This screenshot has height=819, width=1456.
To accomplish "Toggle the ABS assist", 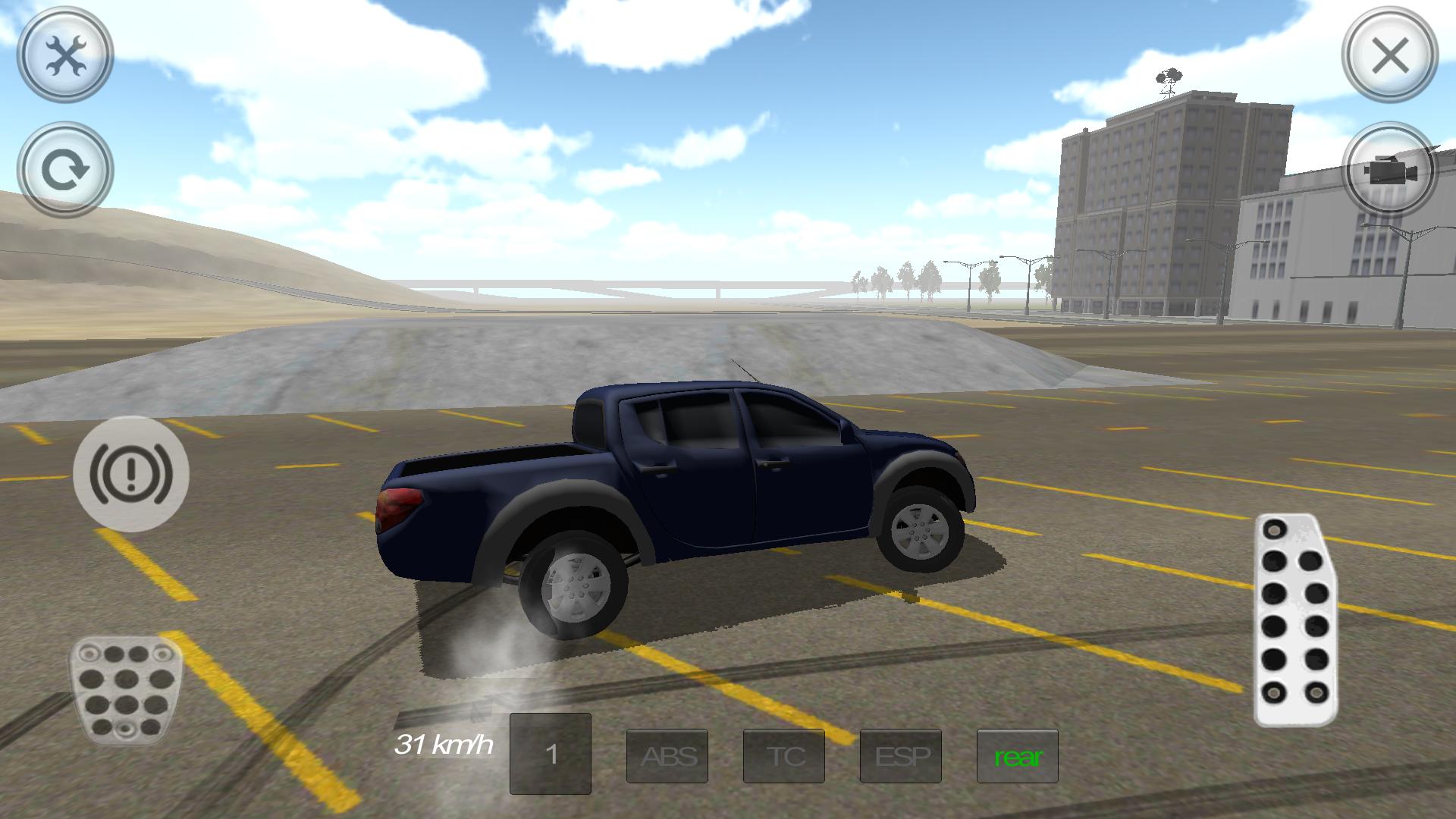I will click(667, 756).
